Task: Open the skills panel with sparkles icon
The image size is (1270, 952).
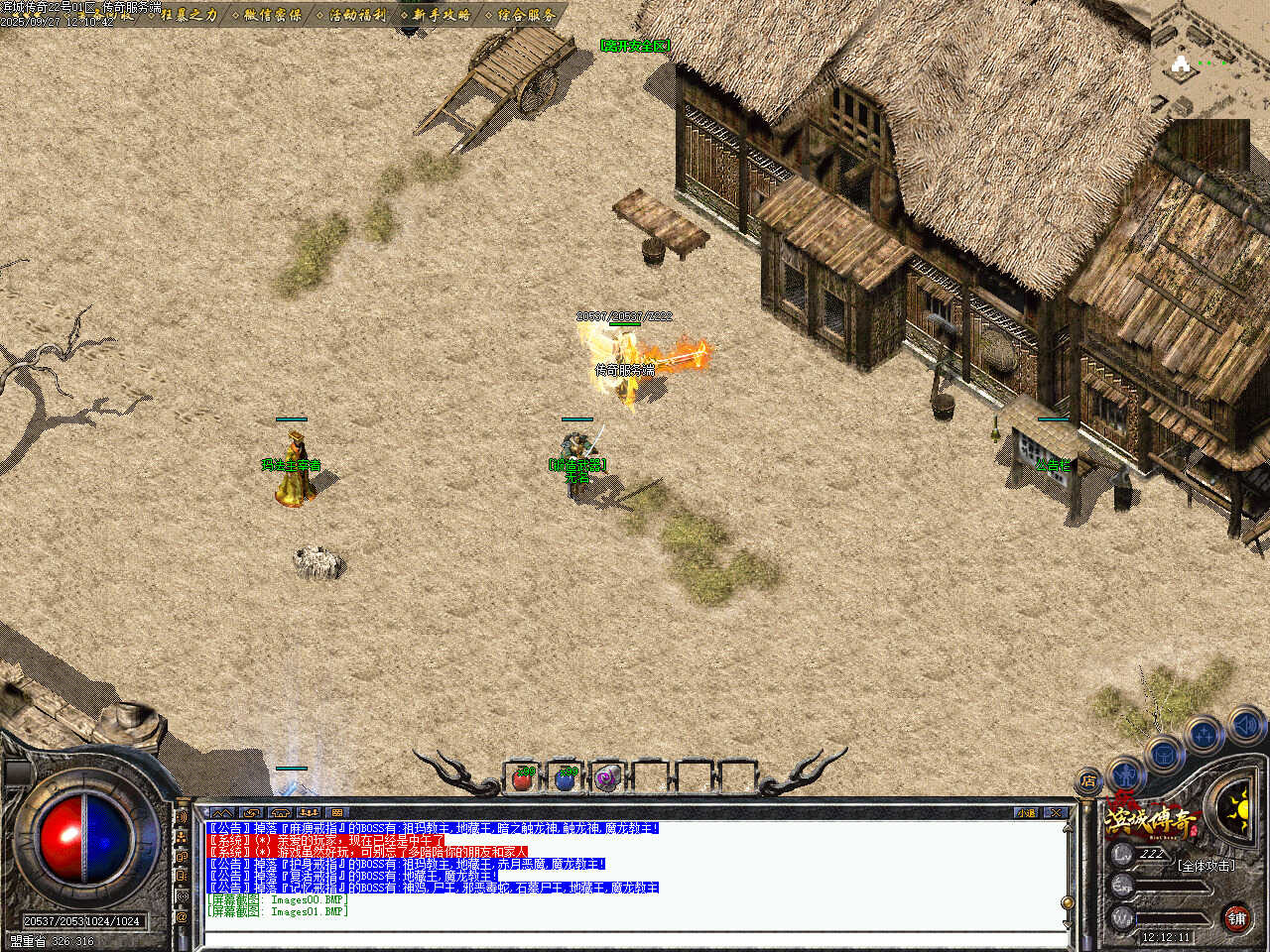Action: click(x=1205, y=736)
